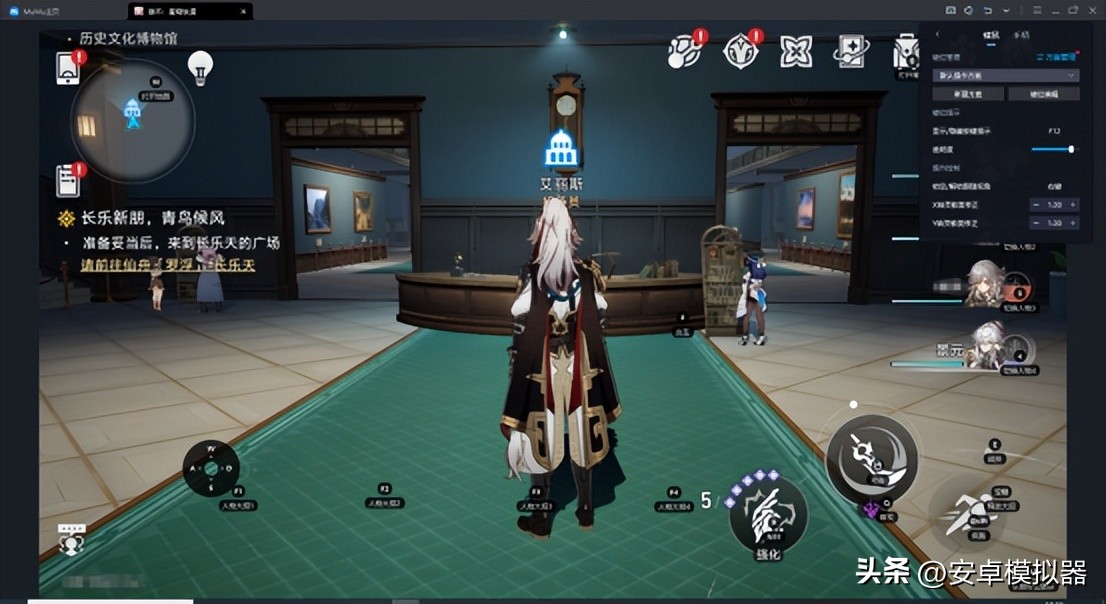The height and width of the screenshot is (604, 1106).
Task: Open the card-with-star warp icon
Action: click(x=851, y=50)
